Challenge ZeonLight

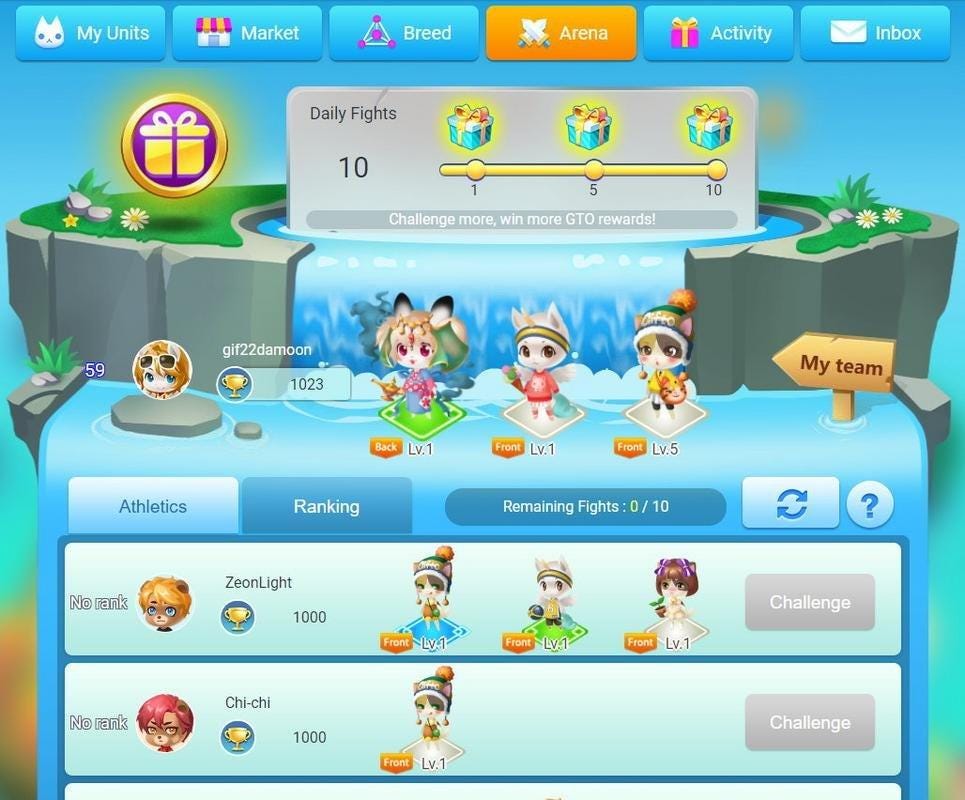point(809,602)
